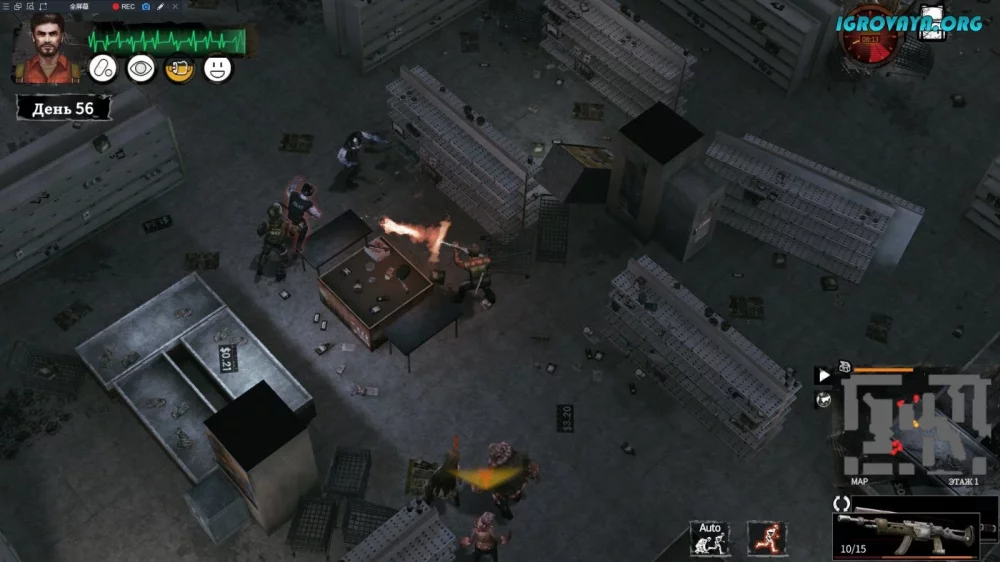The height and width of the screenshot is (562, 1000).
Task: Close the recording toolbar with X
Action: coord(176,6)
